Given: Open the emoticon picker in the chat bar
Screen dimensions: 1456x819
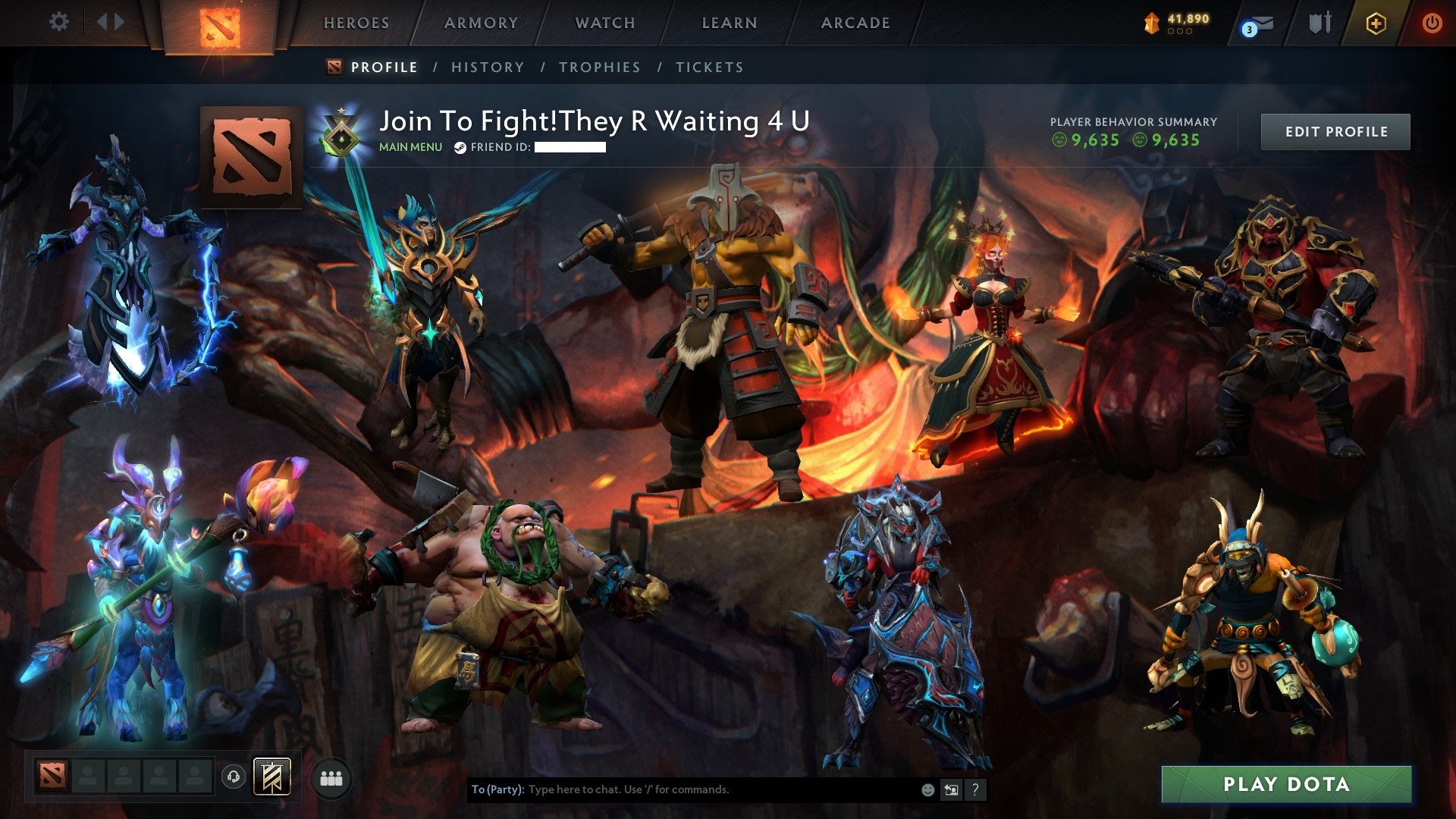Looking at the screenshot, I should click(927, 789).
